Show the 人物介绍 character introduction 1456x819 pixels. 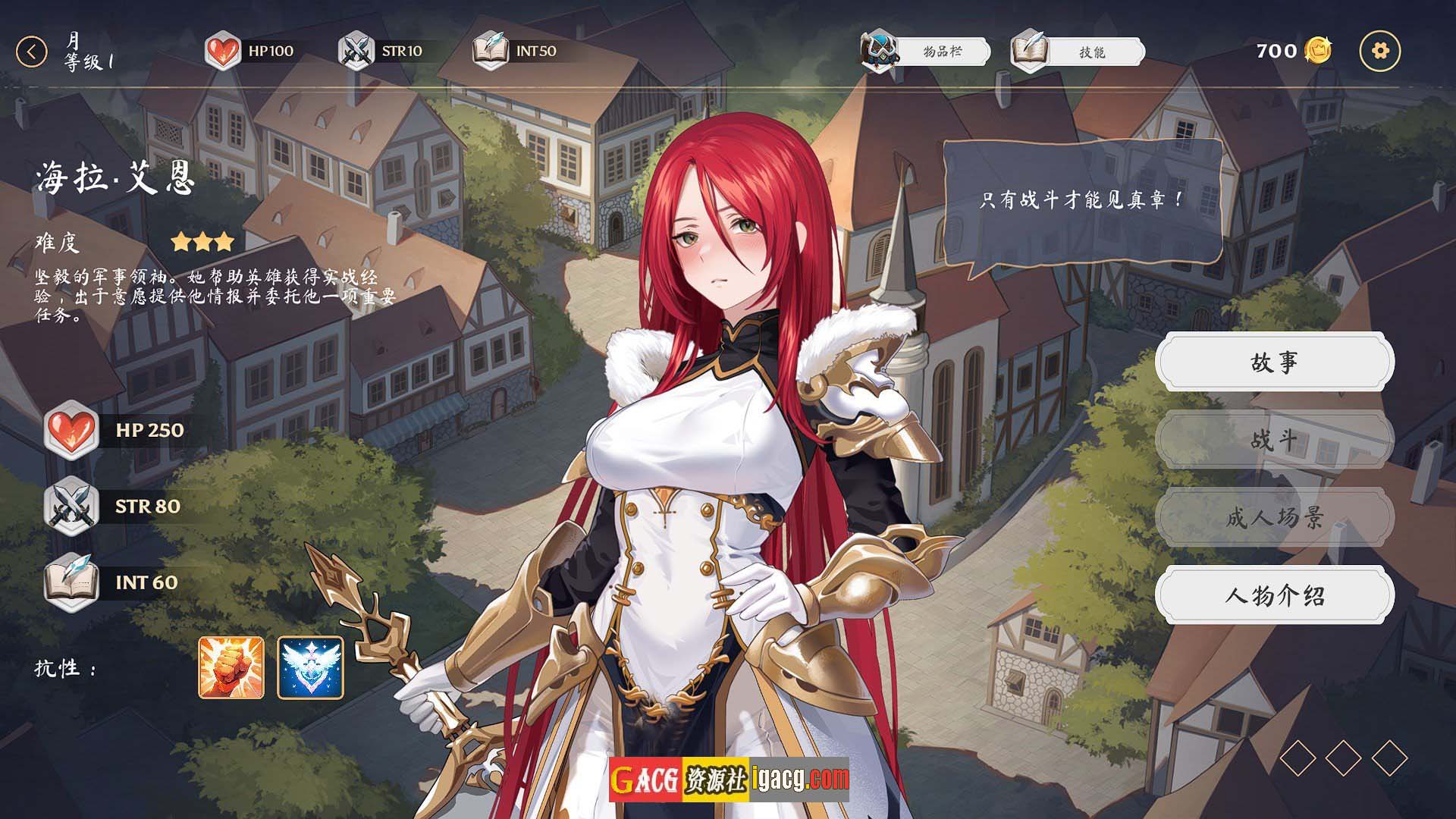tap(1274, 595)
